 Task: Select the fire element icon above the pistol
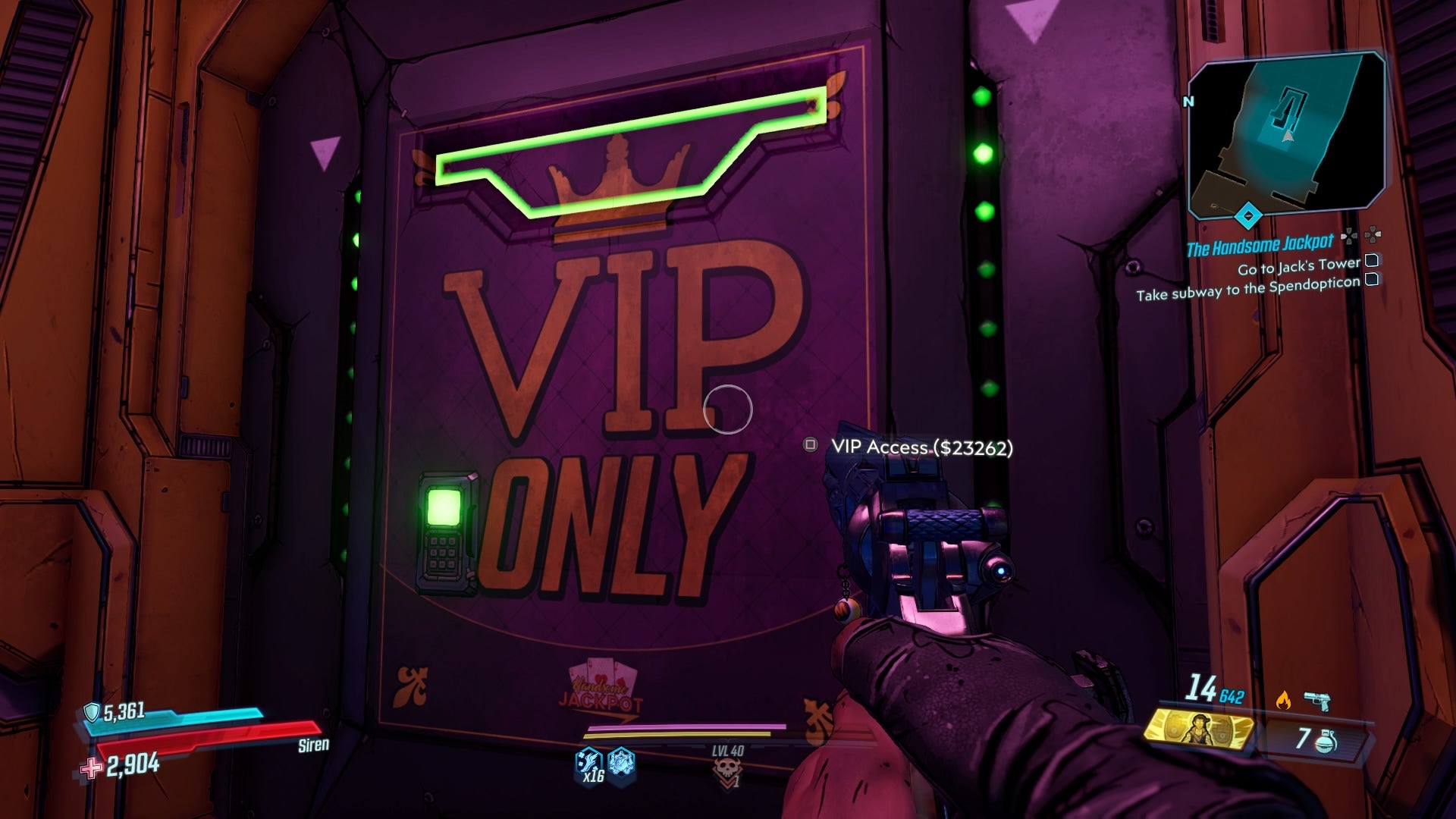click(x=1283, y=698)
